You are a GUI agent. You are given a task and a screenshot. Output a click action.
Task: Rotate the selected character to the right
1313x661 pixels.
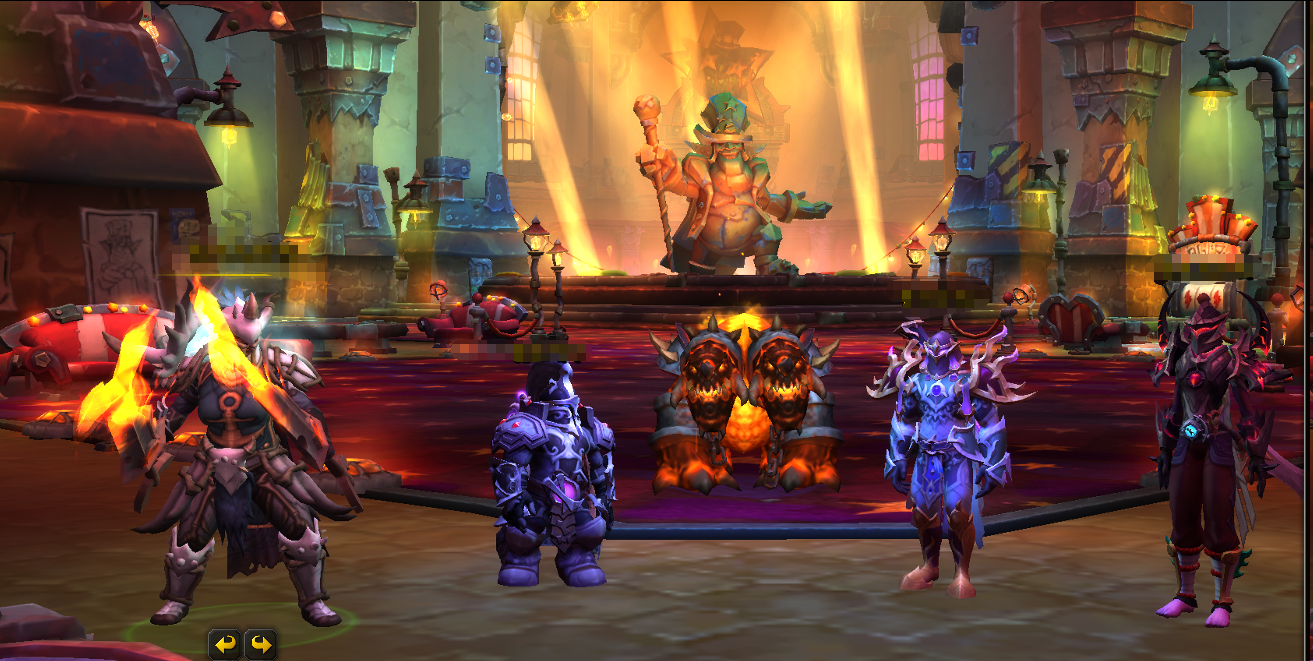pyautogui.click(x=260, y=644)
